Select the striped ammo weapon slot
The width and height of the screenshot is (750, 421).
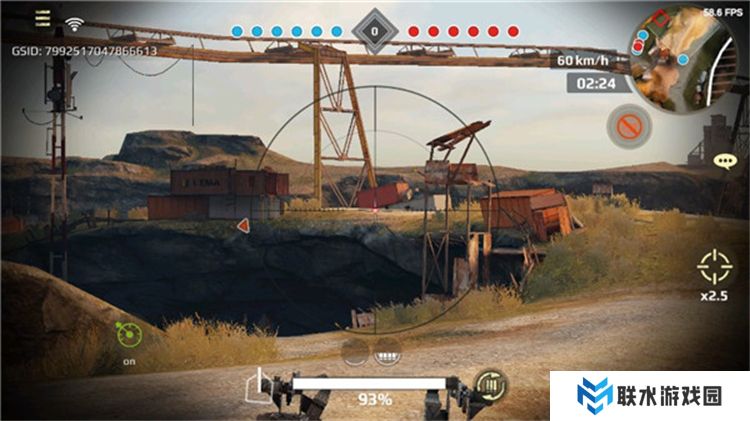386,352
